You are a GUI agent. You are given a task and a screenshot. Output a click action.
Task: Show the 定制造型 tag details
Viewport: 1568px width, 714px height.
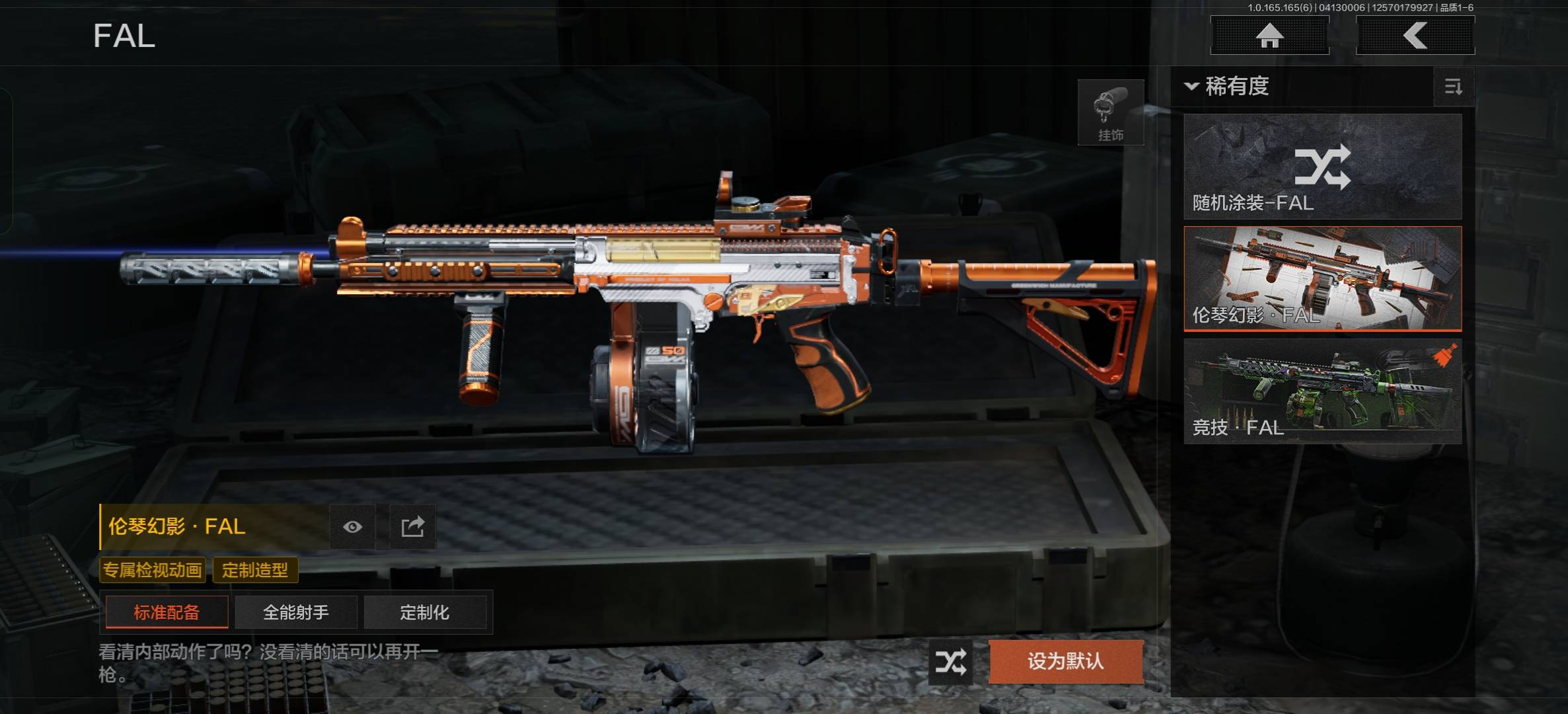255,570
